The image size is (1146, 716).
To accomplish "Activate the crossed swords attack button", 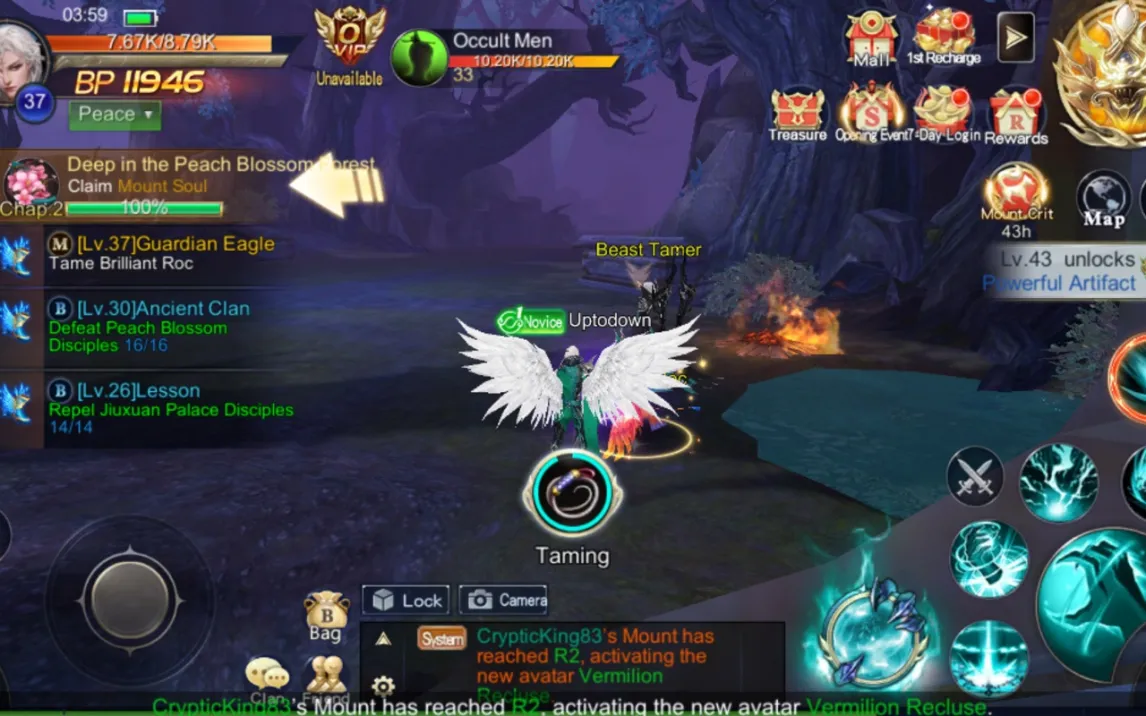I will 975,476.
